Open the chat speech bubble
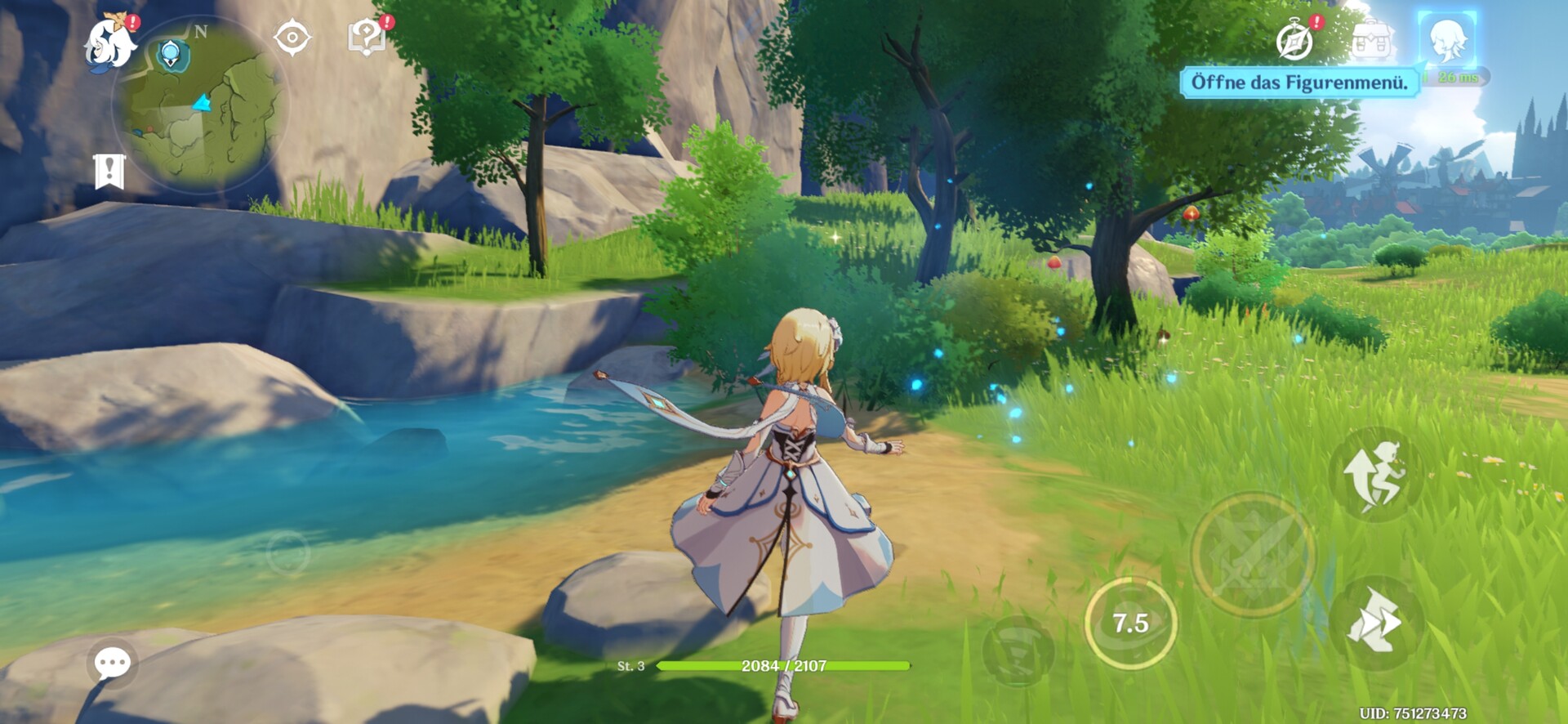The height and width of the screenshot is (724, 1568). pos(113,663)
